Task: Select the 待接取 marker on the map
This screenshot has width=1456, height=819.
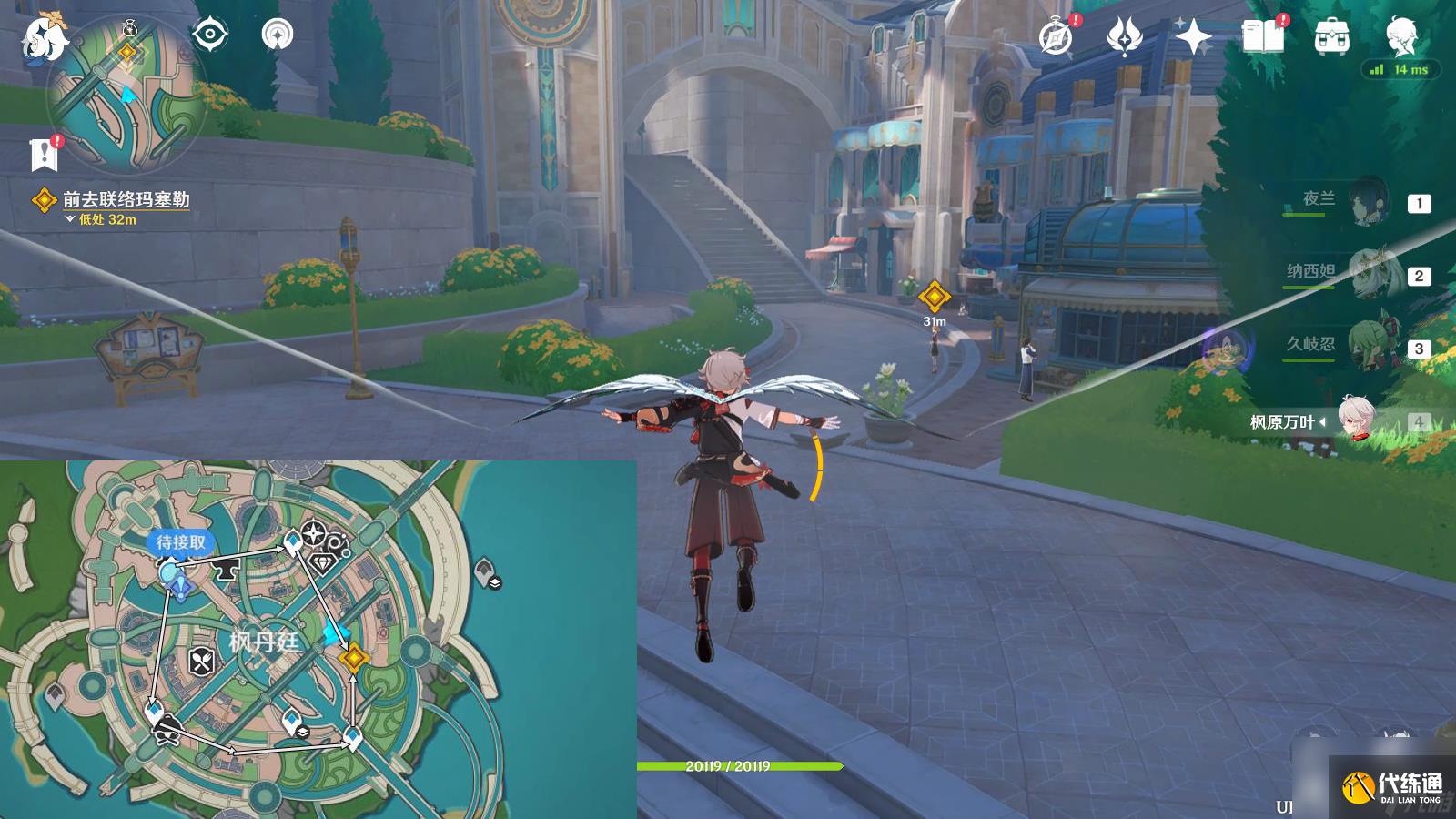Action: click(180, 543)
